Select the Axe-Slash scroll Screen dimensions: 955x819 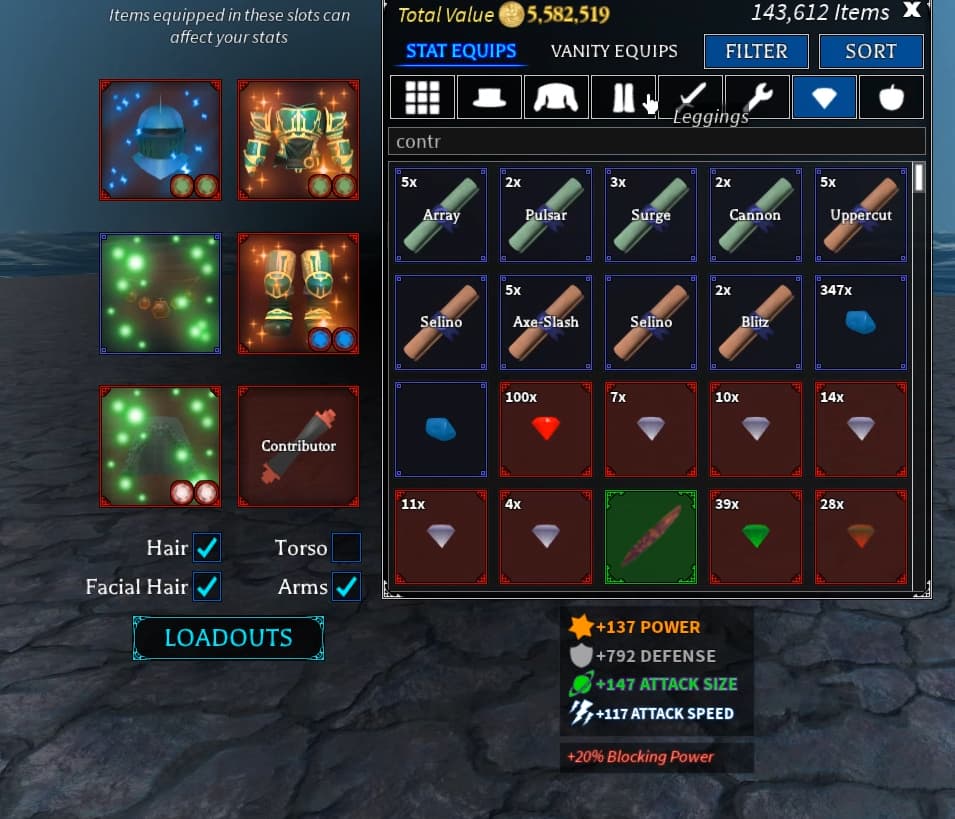(x=546, y=322)
